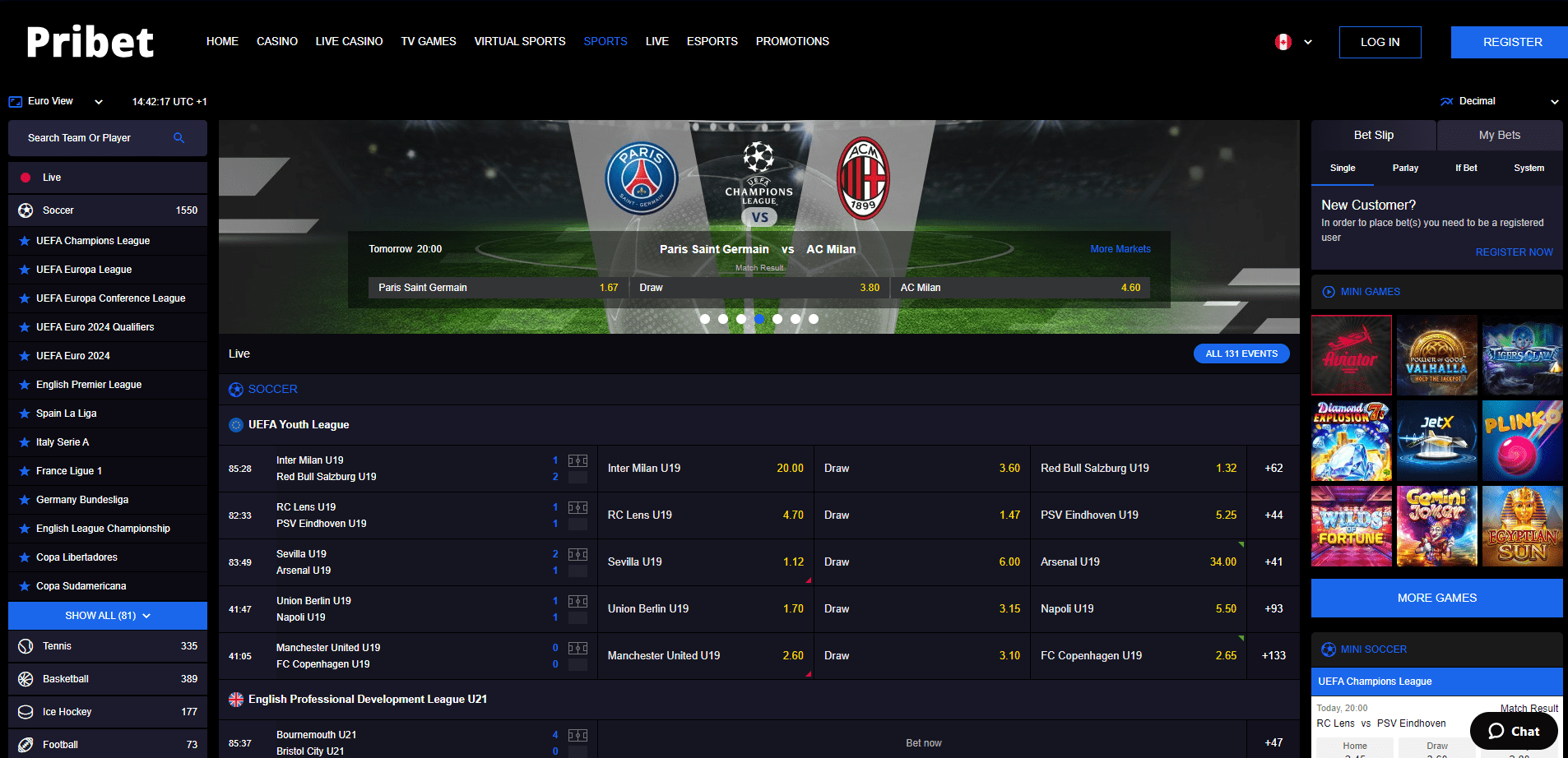
Task: Open the Log In form
Action: 1380,42
